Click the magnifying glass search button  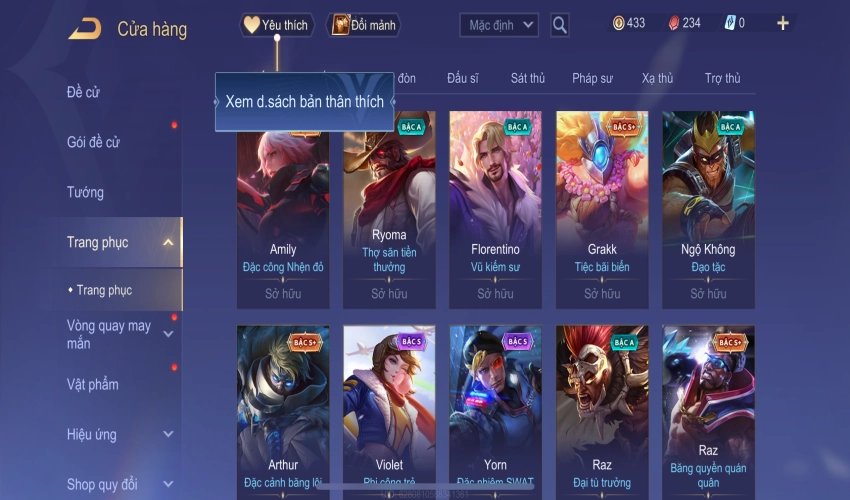point(560,25)
